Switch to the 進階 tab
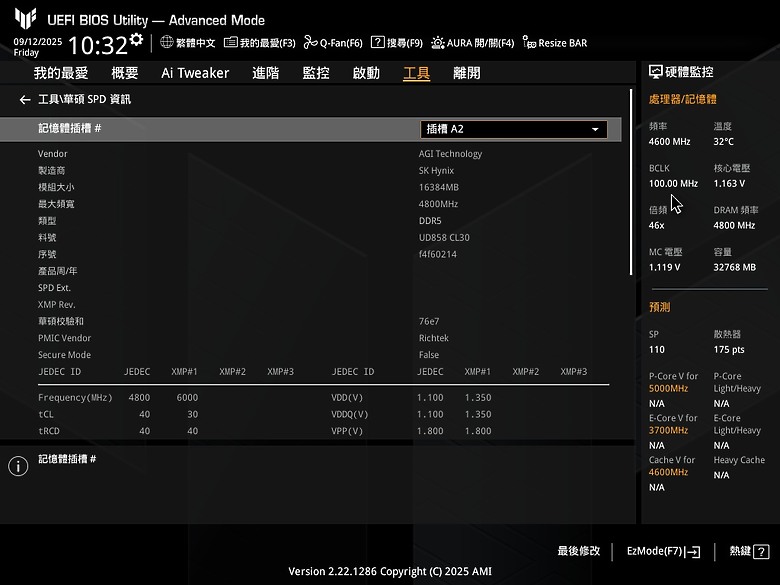 pos(266,73)
